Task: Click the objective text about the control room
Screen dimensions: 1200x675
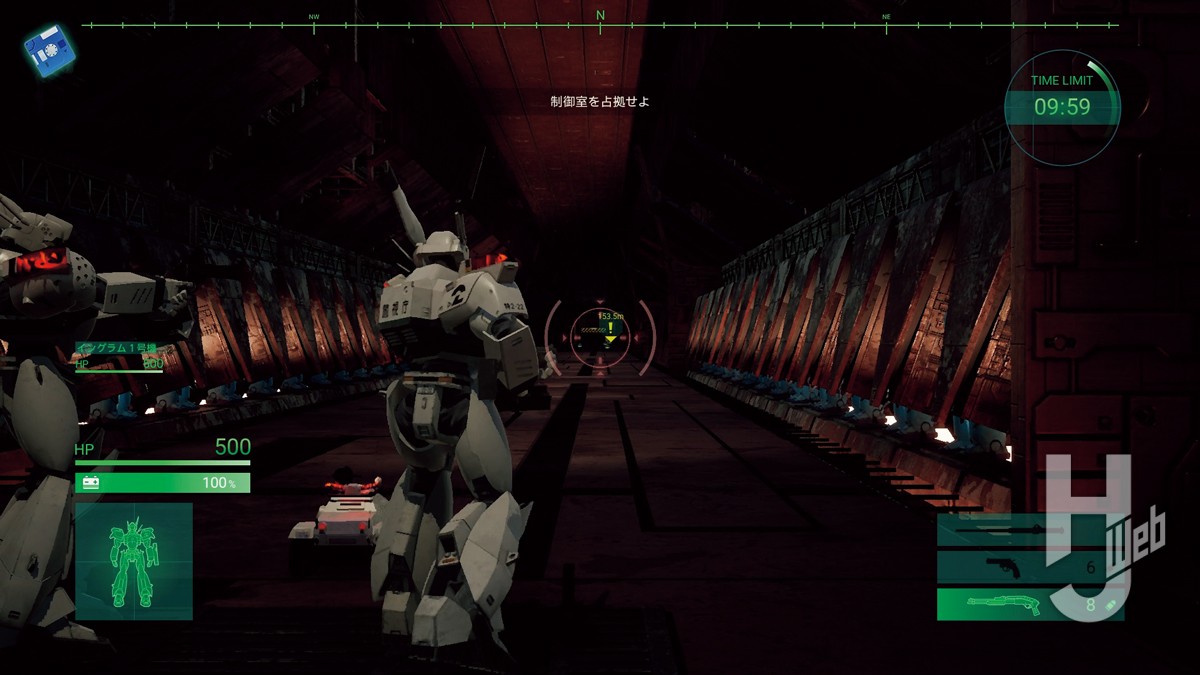Action: (600, 101)
